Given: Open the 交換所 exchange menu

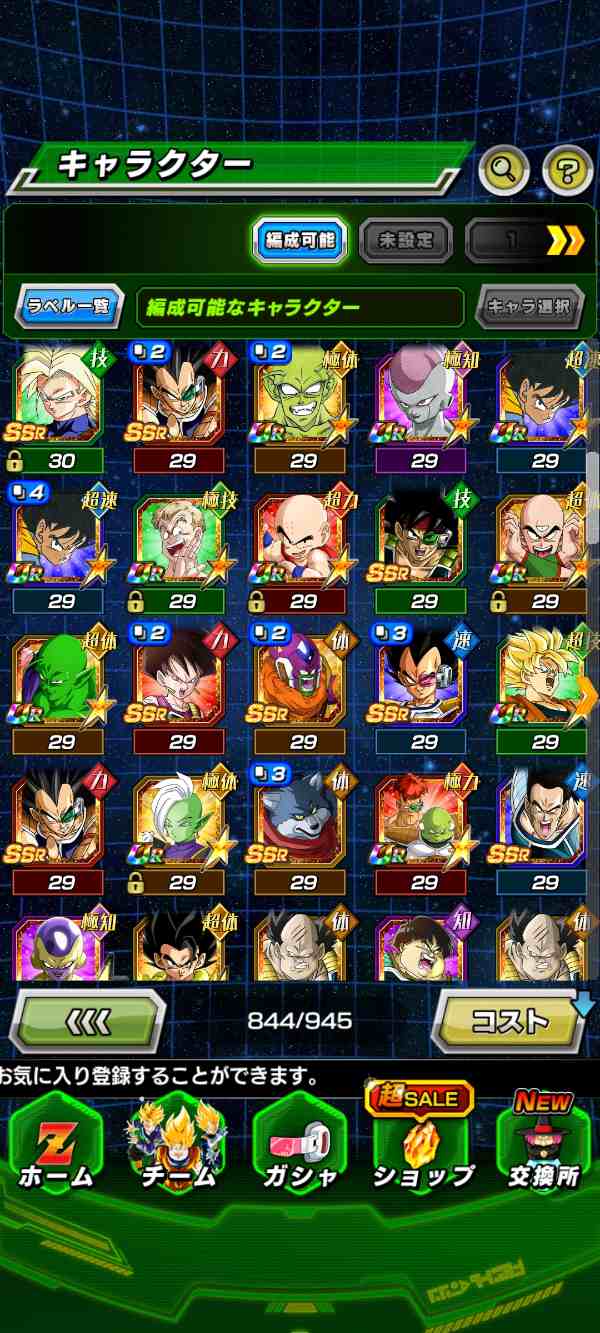Looking at the screenshot, I should click(x=544, y=1143).
